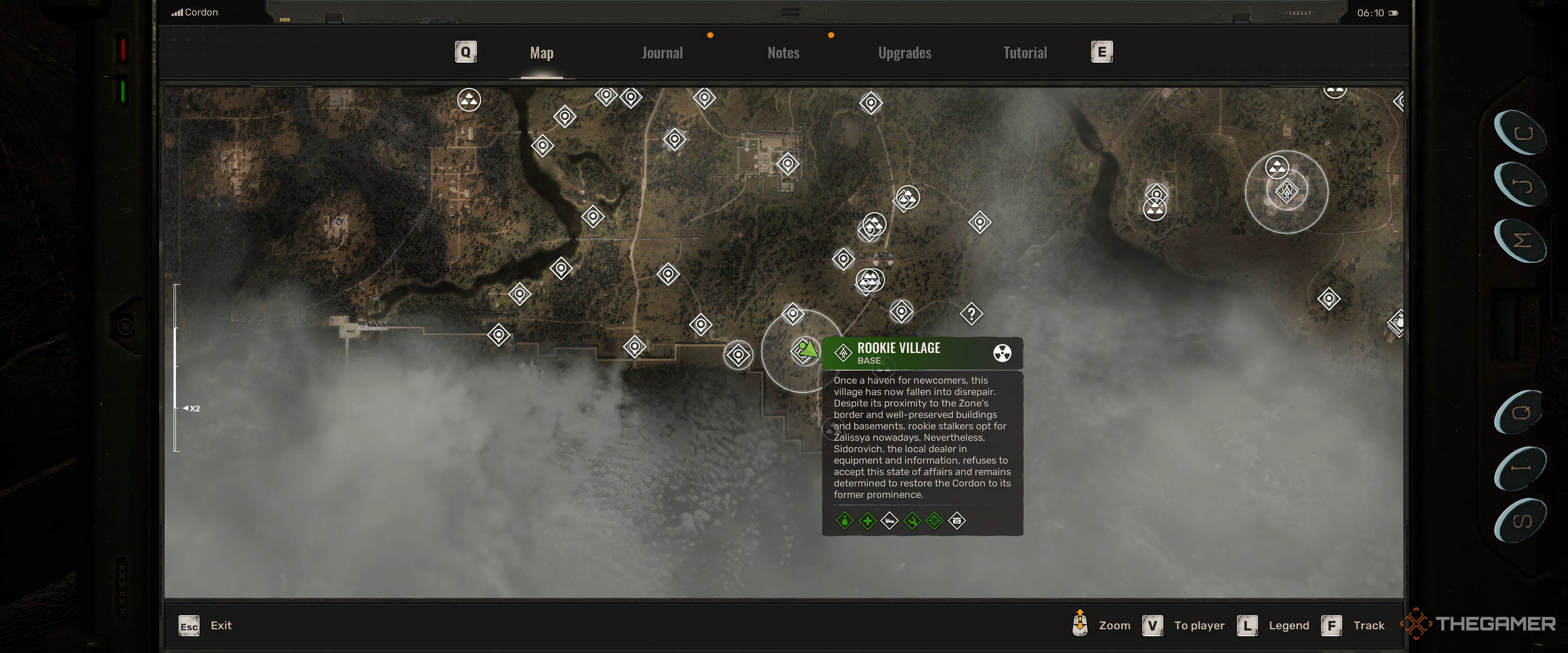Go to the Upgrades tab

904,53
